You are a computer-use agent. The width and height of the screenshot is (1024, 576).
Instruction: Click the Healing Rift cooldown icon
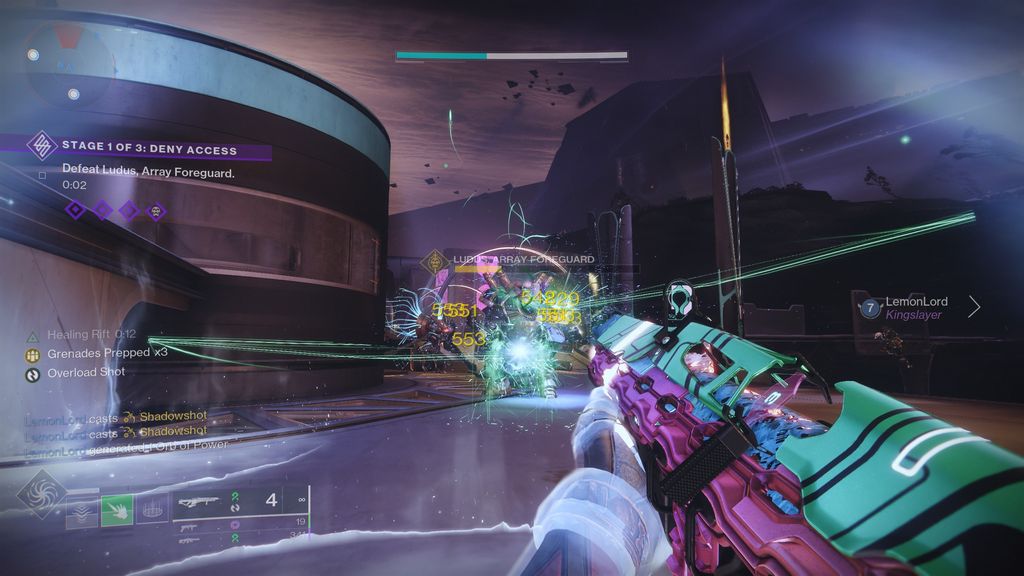pos(33,335)
